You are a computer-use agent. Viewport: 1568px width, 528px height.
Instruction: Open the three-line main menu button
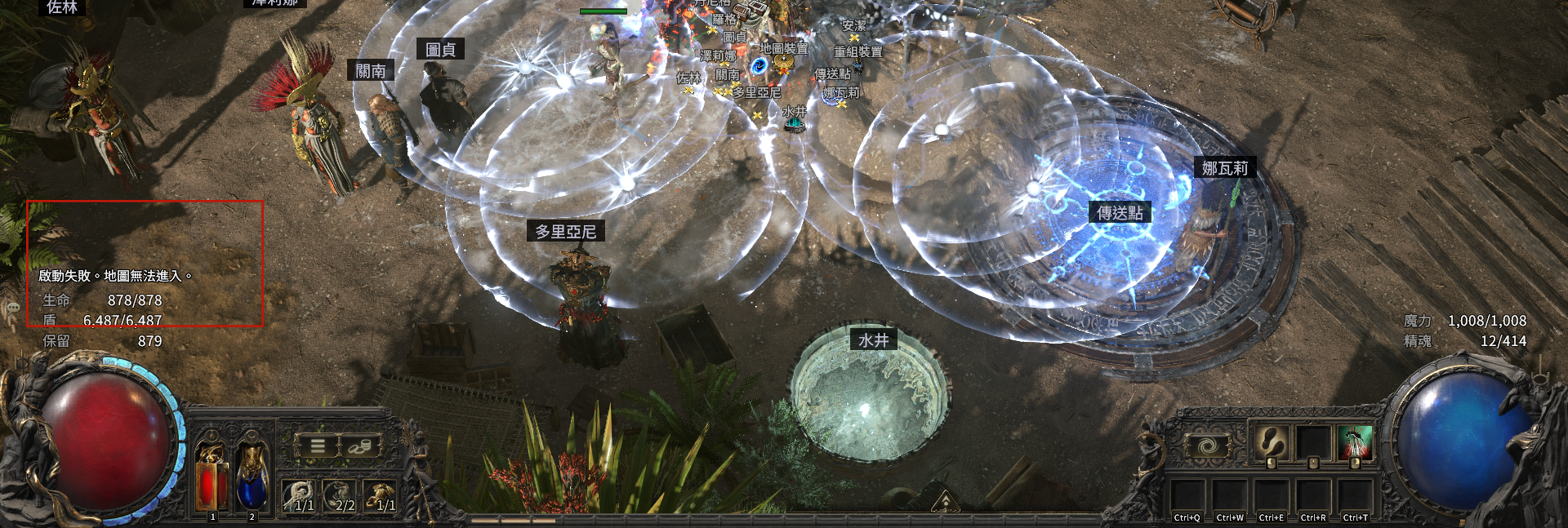(318, 446)
